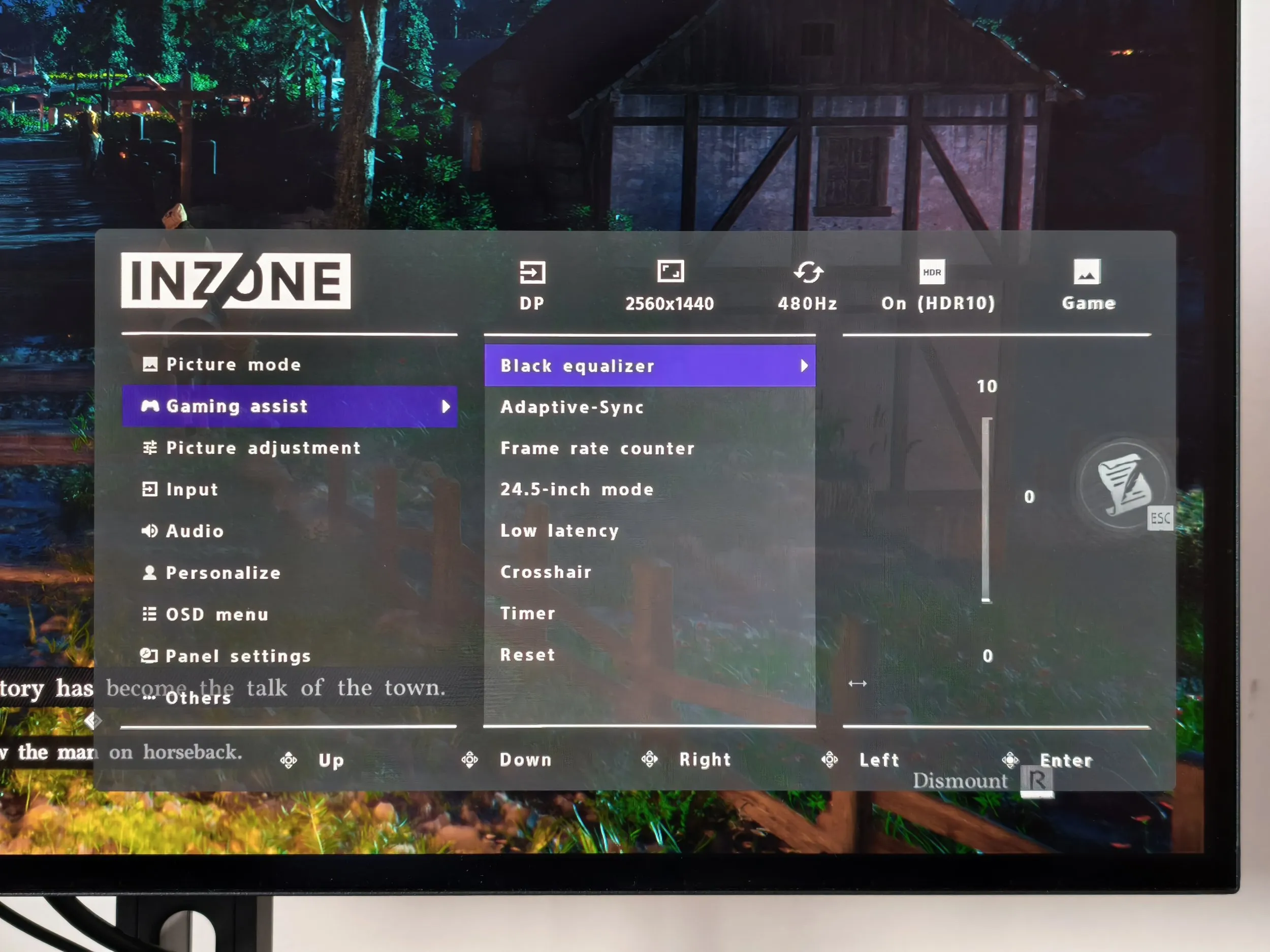Click the person icon next to Personalize
The image size is (1270, 952).
(x=149, y=572)
